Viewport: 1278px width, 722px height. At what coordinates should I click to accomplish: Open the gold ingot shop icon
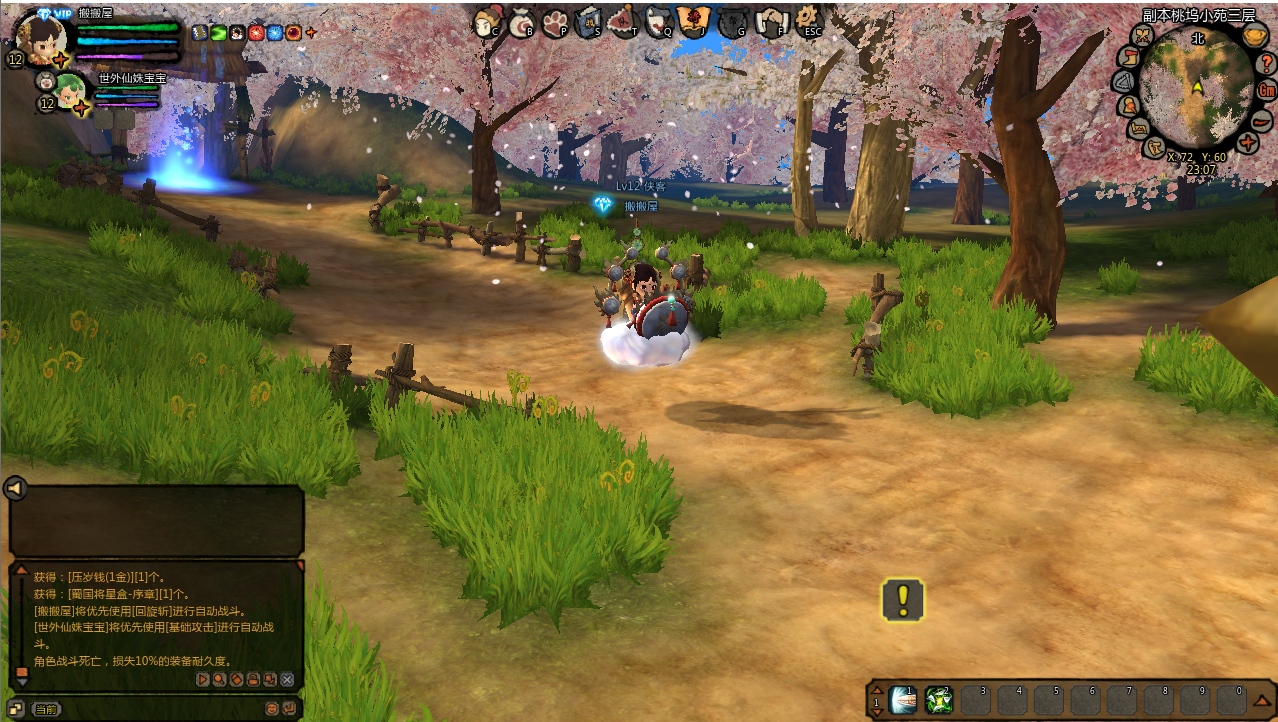coord(1256,37)
